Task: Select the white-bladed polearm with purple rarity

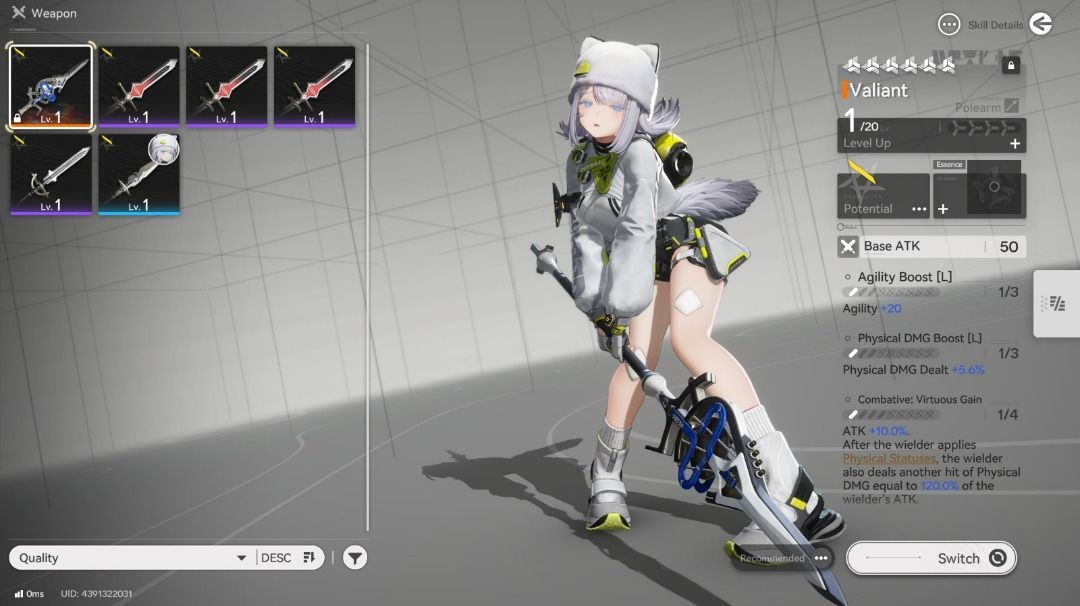Action: point(51,174)
